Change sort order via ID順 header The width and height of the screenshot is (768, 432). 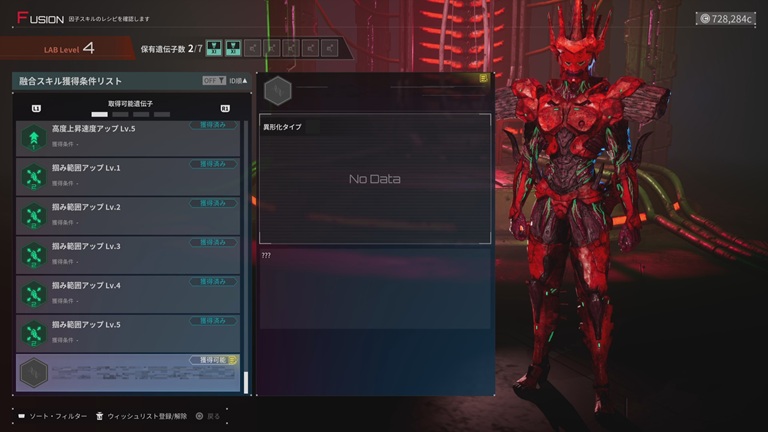[238, 81]
